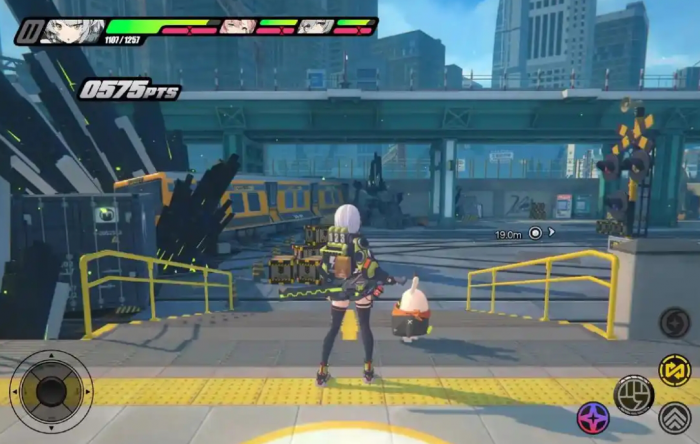Trigger the purple star special skill
Screen dimensions: 700x444
coord(594,418)
